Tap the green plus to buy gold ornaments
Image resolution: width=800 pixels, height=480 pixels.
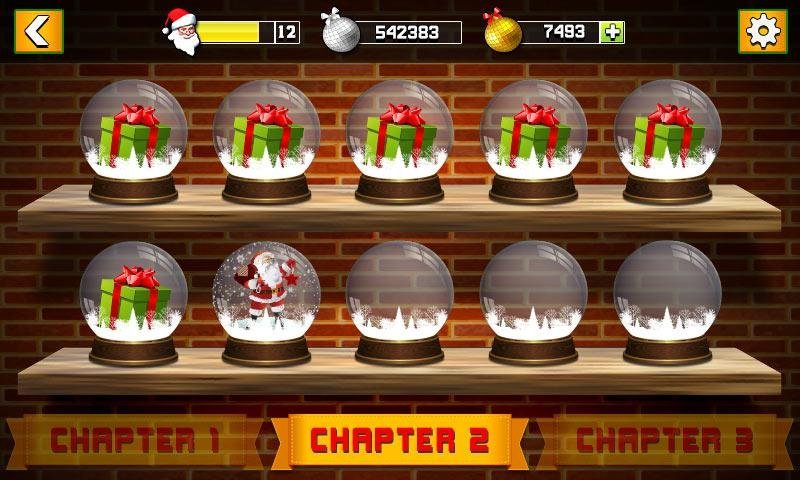pyautogui.click(x=612, y=32)
